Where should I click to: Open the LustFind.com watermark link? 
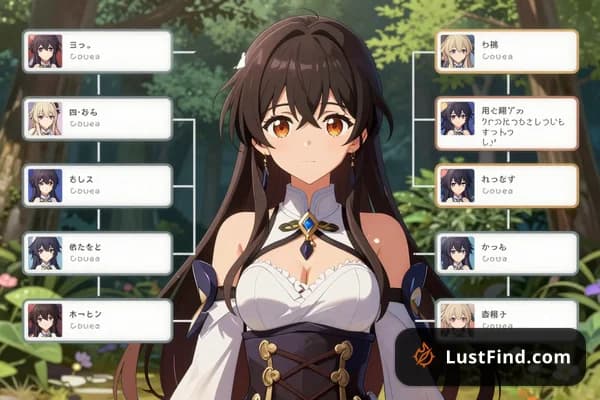coord(489,357)
